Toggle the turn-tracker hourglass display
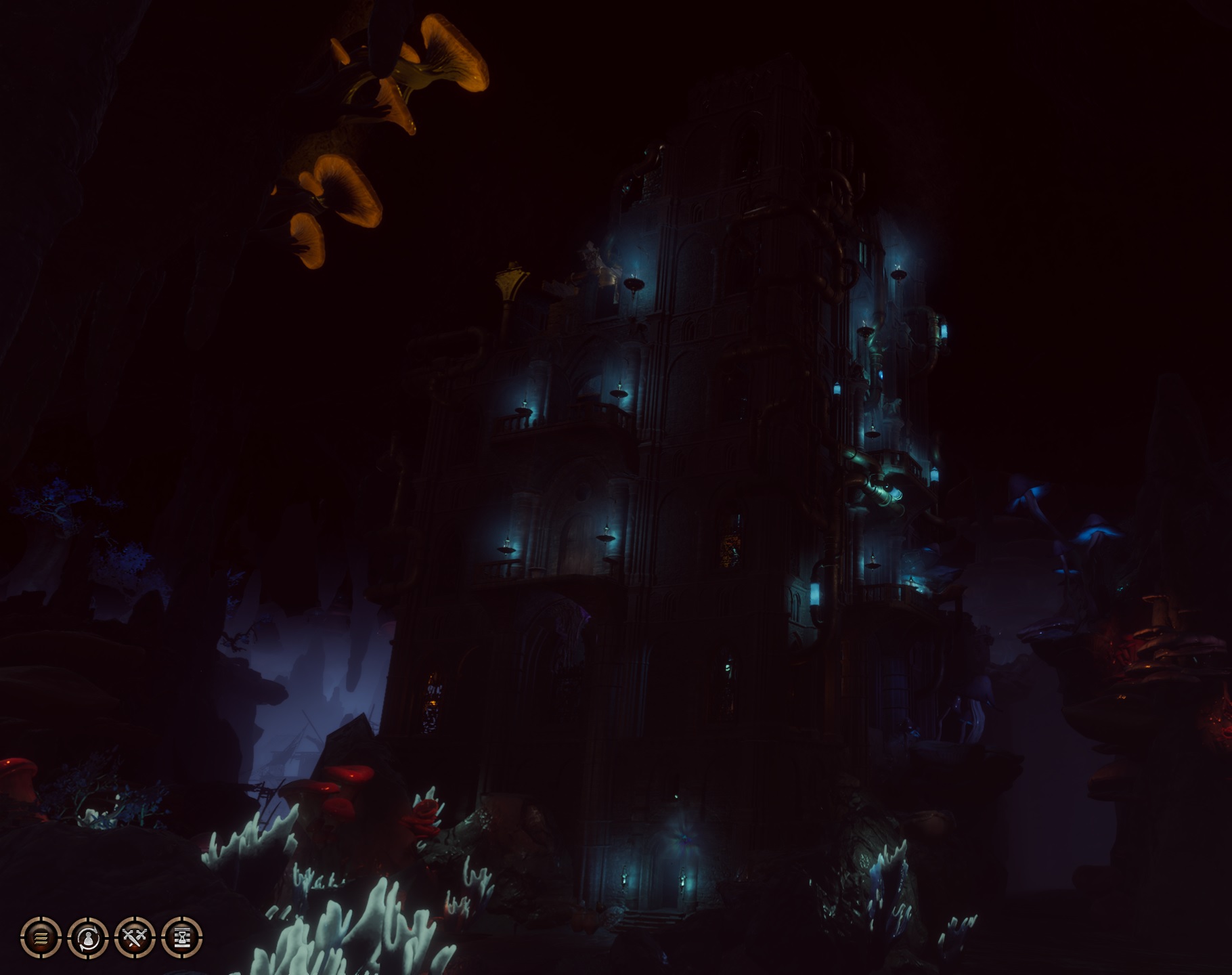The width and height of the screenshot is (1232, 975). [182, 938]
